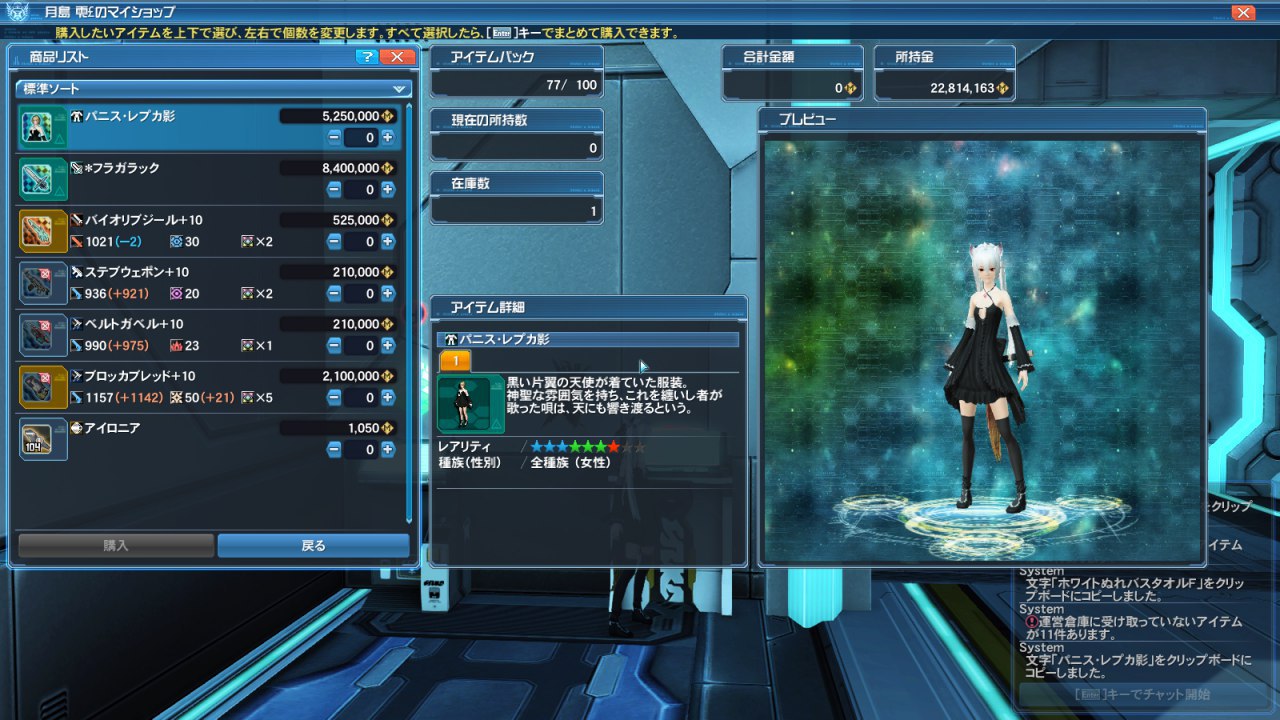1280x720 pixels.
Task: Close the shop window with the top-right X
Action: click(x=1243, y=12)
